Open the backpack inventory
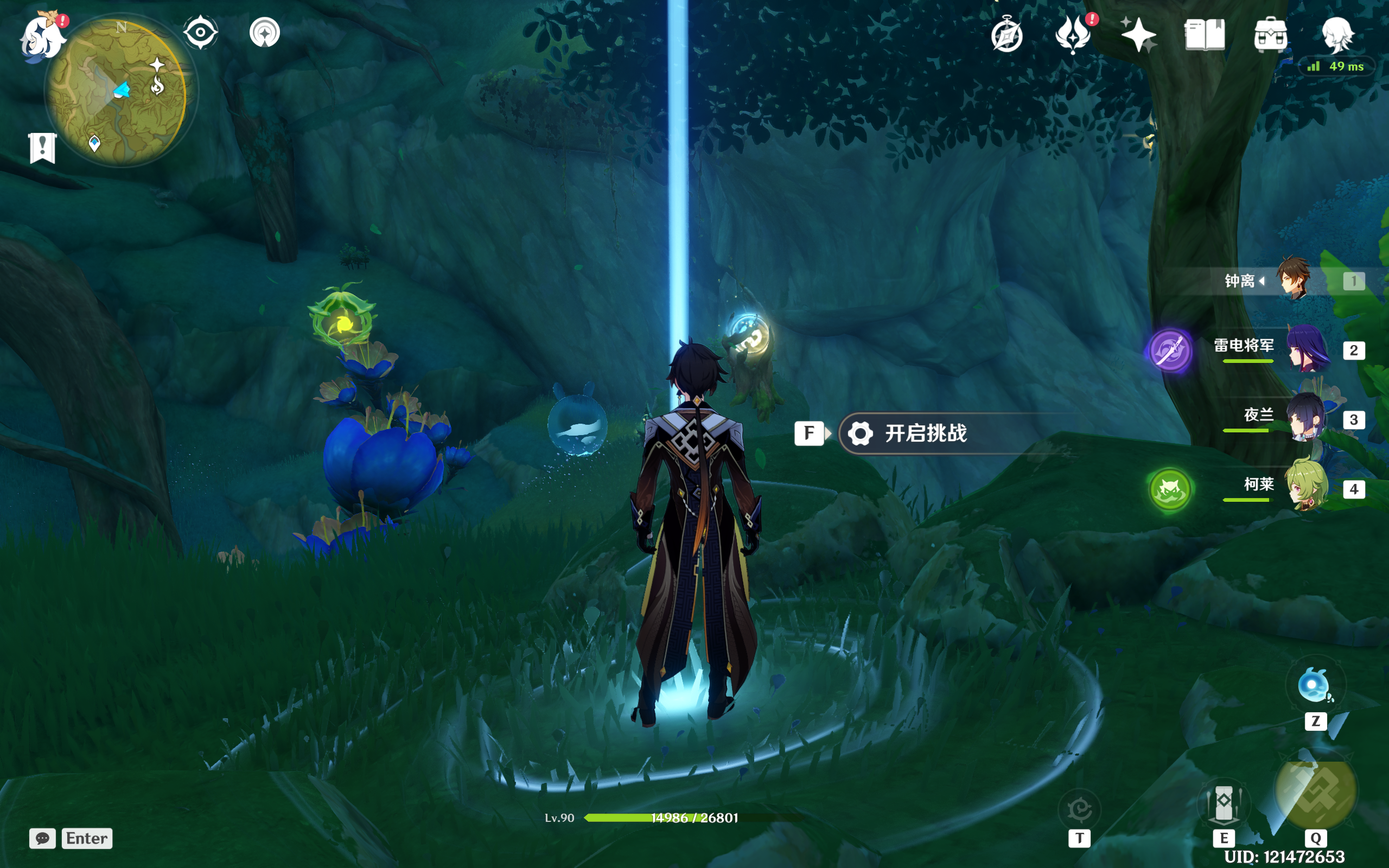Image resolution: width=1389 pixels, height=868 pixels. pos(1270,34)
